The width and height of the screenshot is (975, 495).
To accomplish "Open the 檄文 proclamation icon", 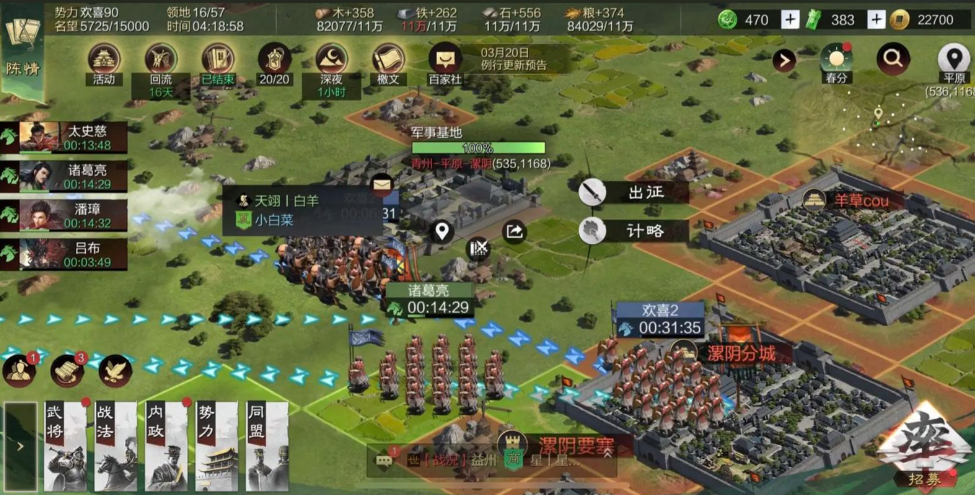I will click(x=388, y=60).
